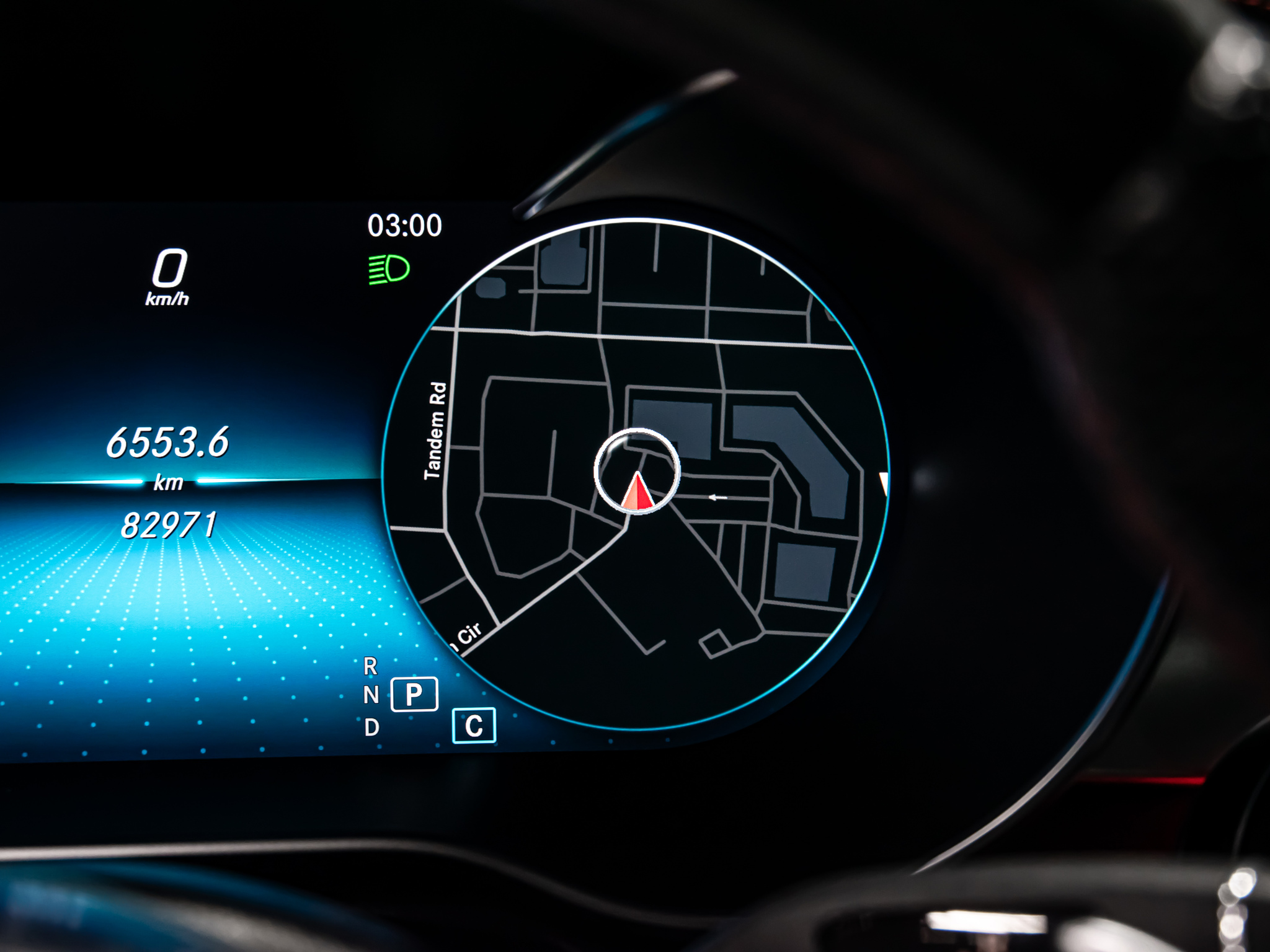Select the boxed P gear indicator

tap(414, 694)
